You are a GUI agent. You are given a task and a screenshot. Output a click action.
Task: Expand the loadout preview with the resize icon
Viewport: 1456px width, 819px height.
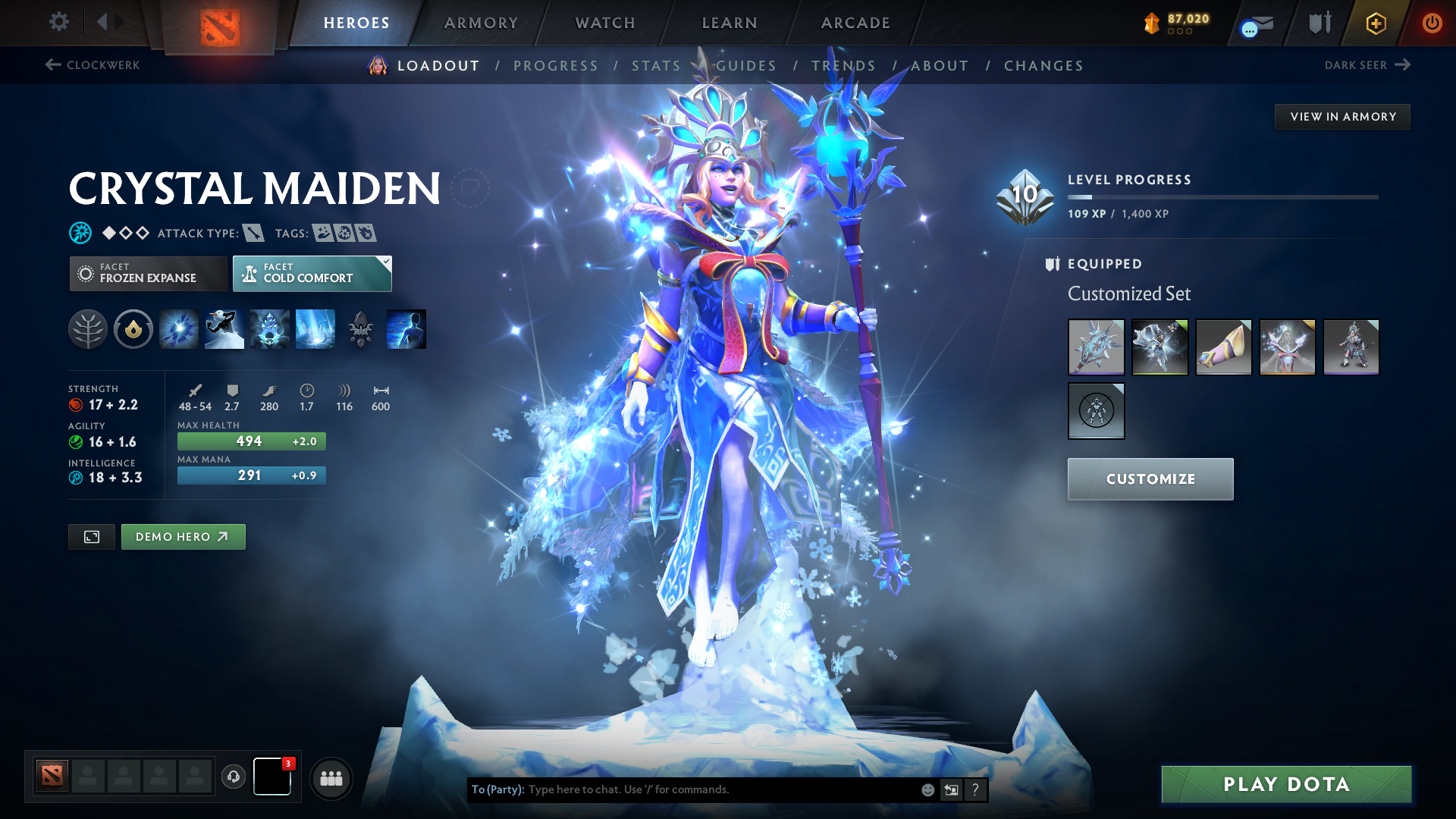pyautogui.click(x=91, y=536)
